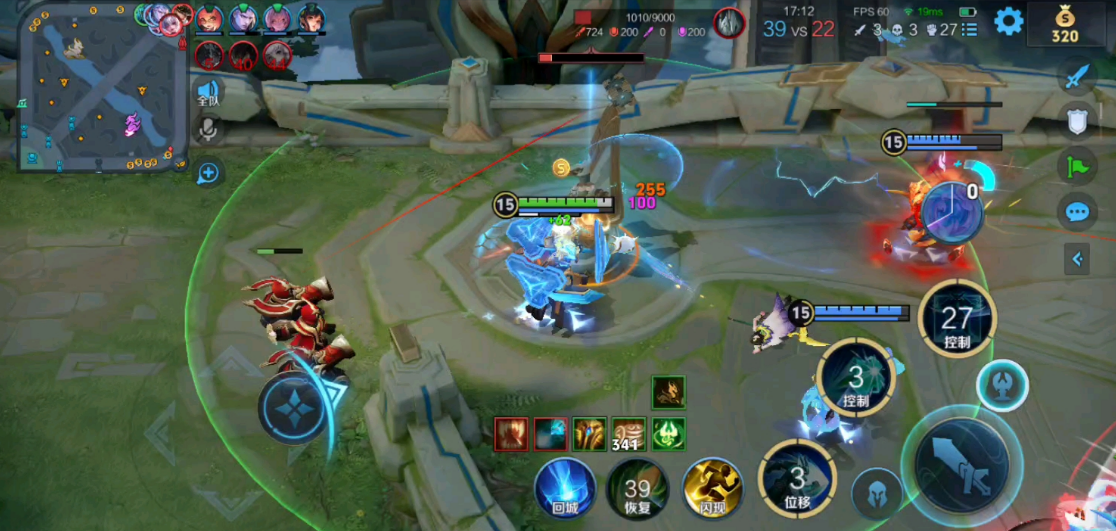Screen dimensions: 1116x531
Task: Activate the 控制 skill showing 27 cooldown
Action: [957, 320]
